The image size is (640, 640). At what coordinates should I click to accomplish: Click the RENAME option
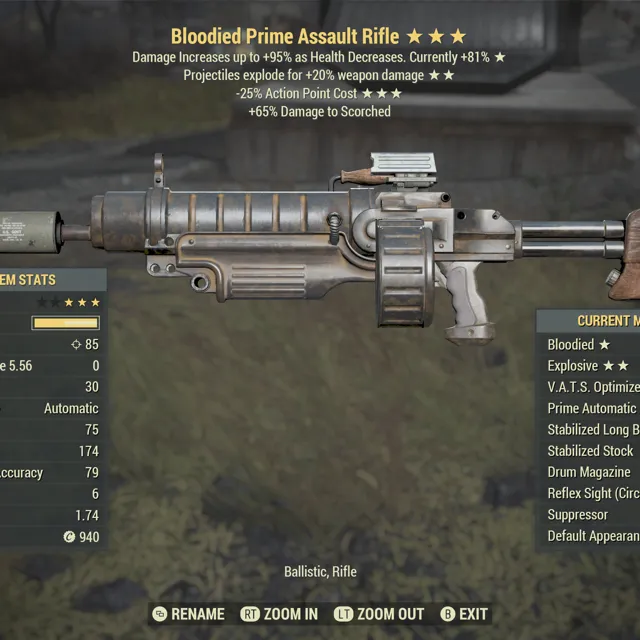190,614
